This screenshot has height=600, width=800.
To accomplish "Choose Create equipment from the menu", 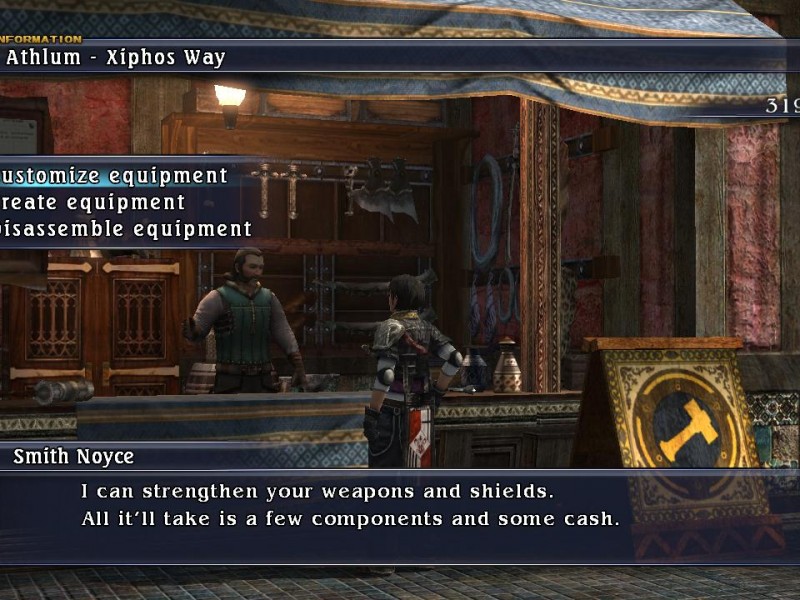I will point(93,203).
